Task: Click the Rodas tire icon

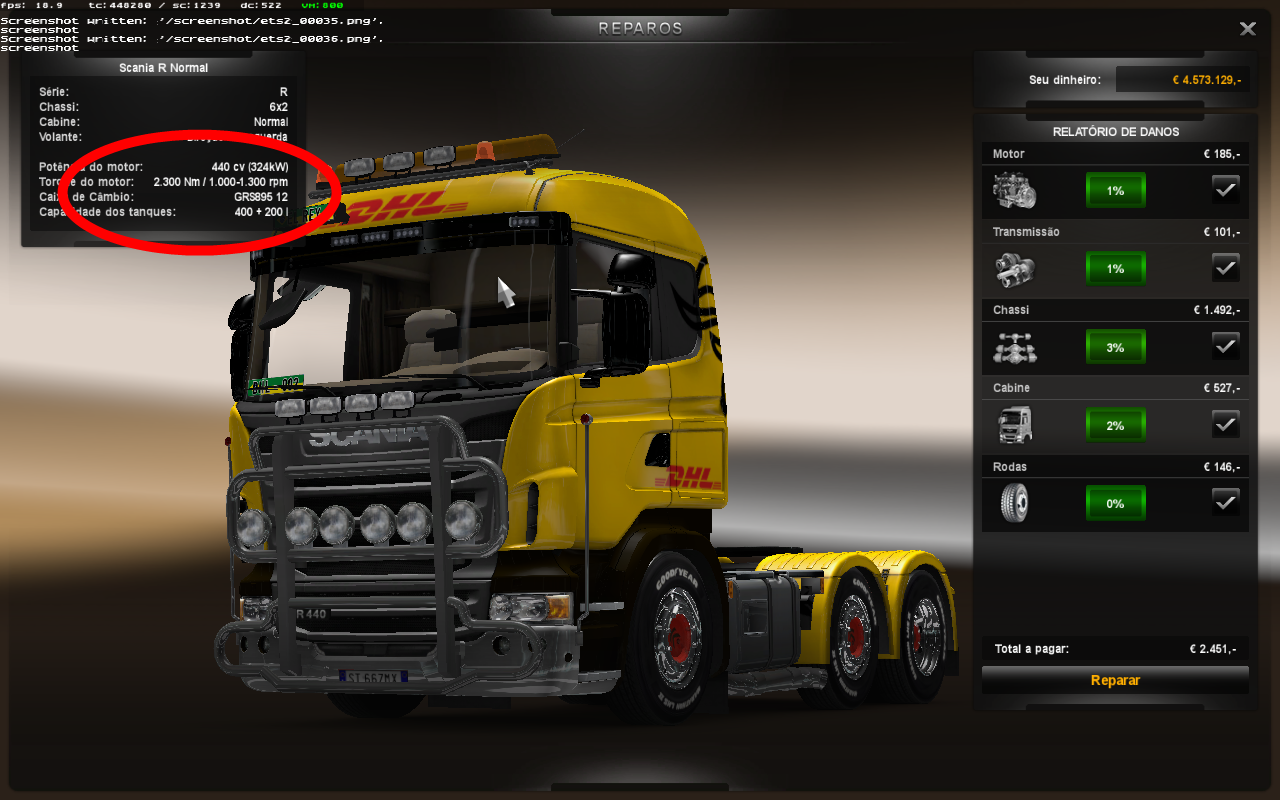Action: click(x=1013, y=503)
